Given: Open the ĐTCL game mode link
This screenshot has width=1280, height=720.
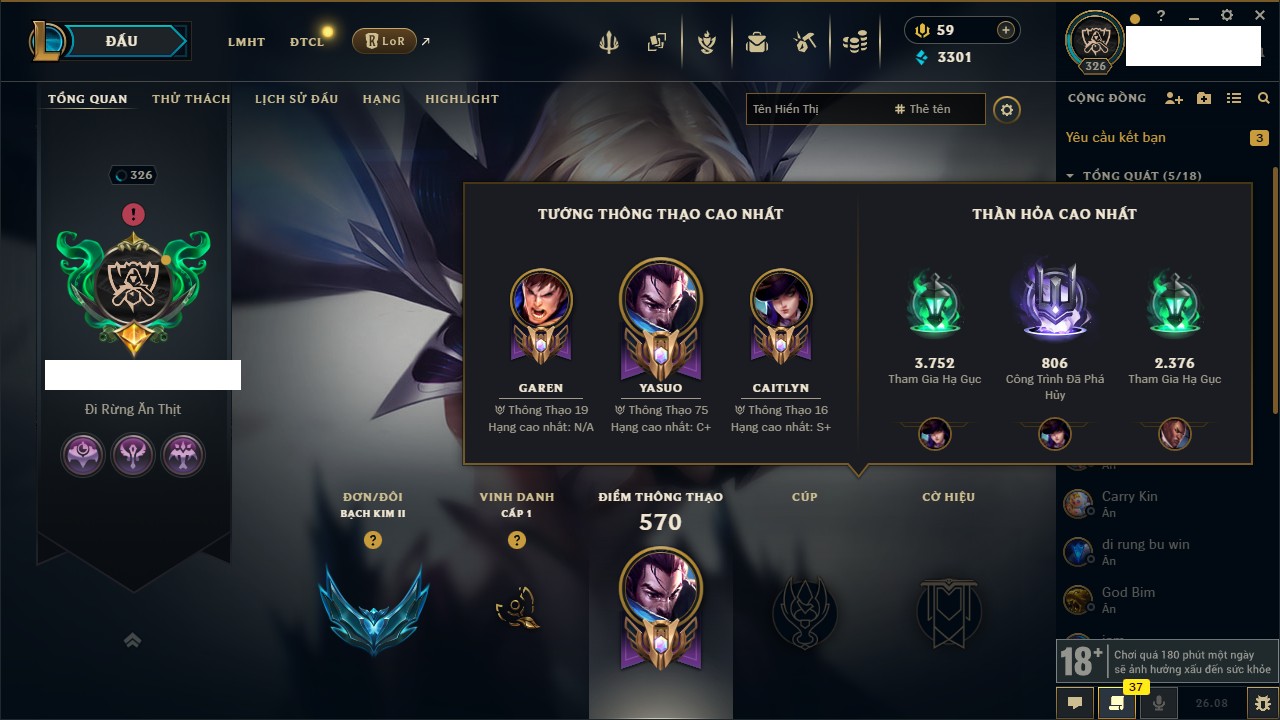Looking at the screenshot, I should [307, 42].
